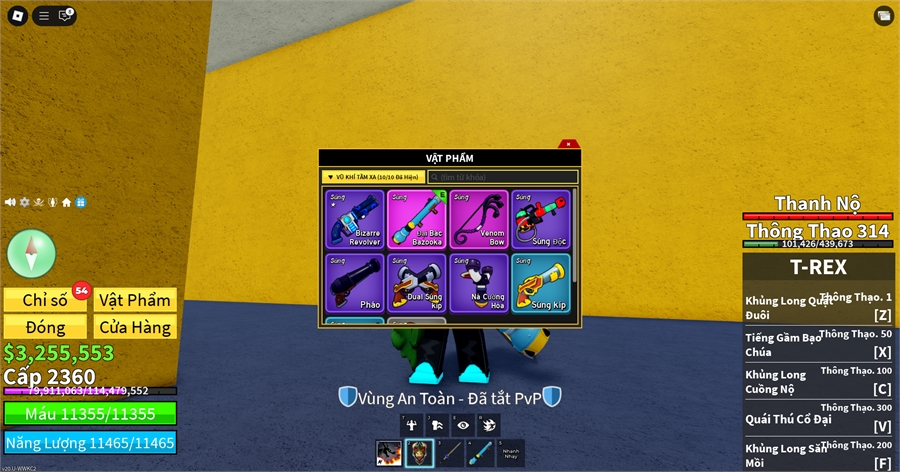Select the Nhanh Nhạy hotbar slot
This screenshot has width=900, height=472.
click(x=511, y=453)
